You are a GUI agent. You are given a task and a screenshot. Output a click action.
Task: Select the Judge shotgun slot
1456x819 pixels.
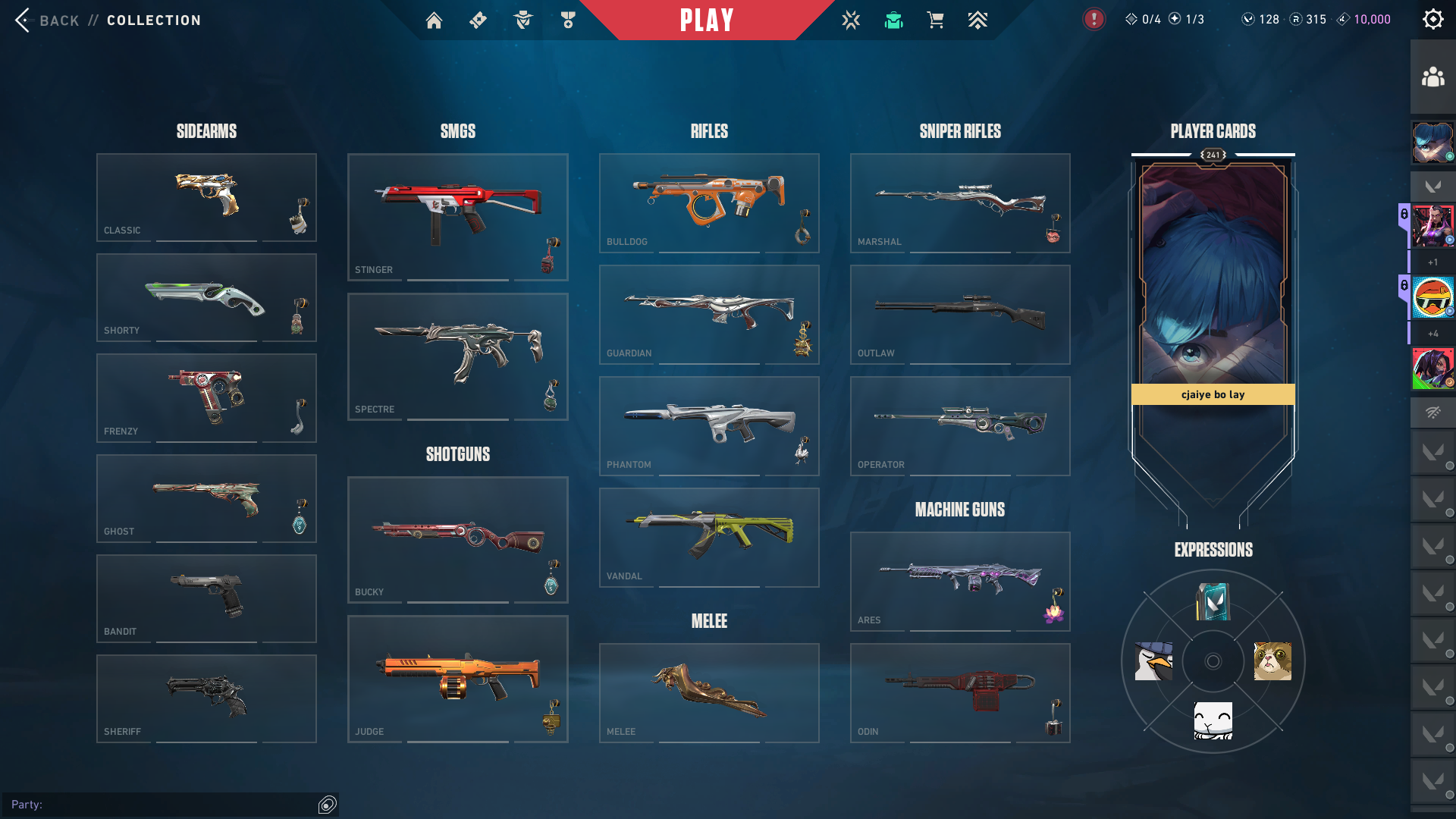click(x=458, y=679)
